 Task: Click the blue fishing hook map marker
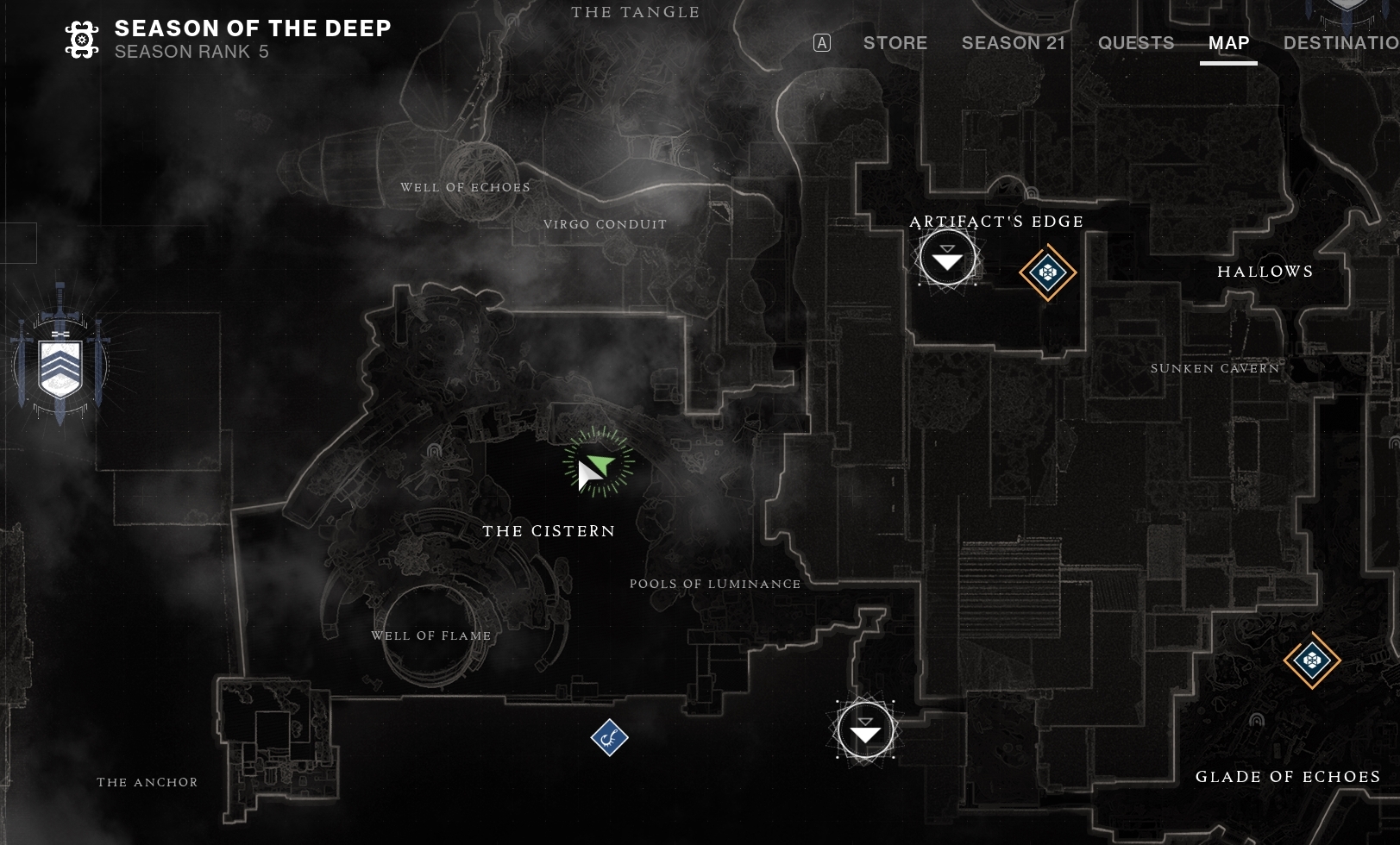point(610,737)
